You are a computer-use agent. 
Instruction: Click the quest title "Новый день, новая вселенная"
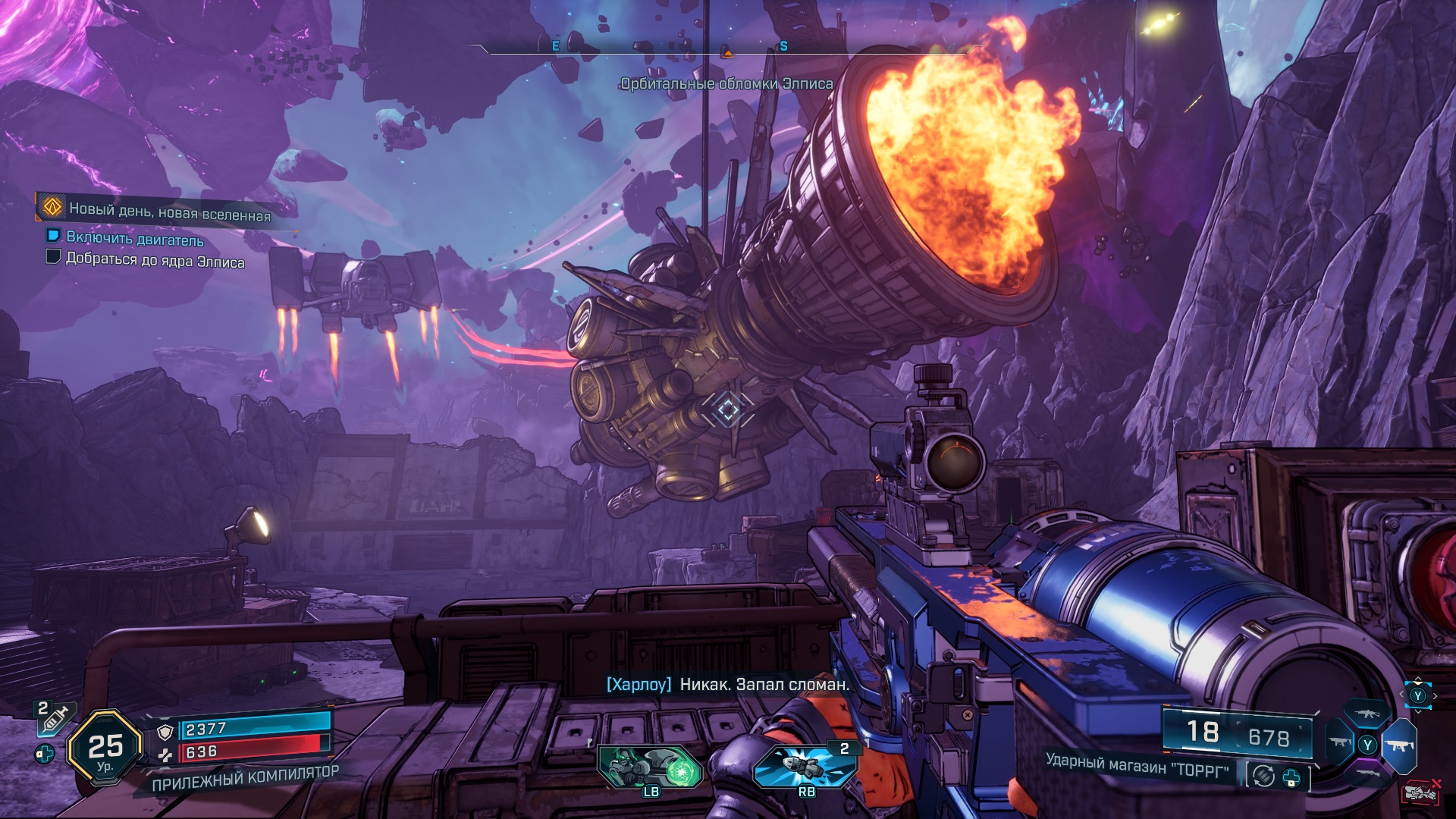point(169,212)
